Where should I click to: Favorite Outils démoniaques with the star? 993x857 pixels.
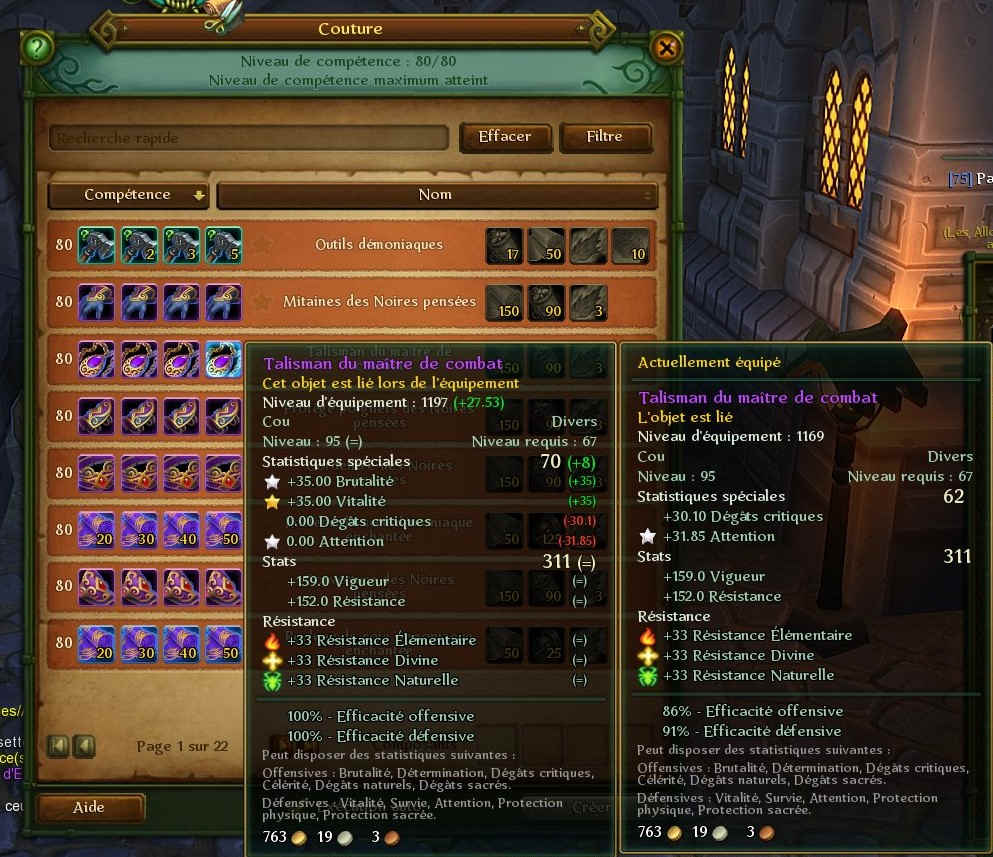coord(263,245)
